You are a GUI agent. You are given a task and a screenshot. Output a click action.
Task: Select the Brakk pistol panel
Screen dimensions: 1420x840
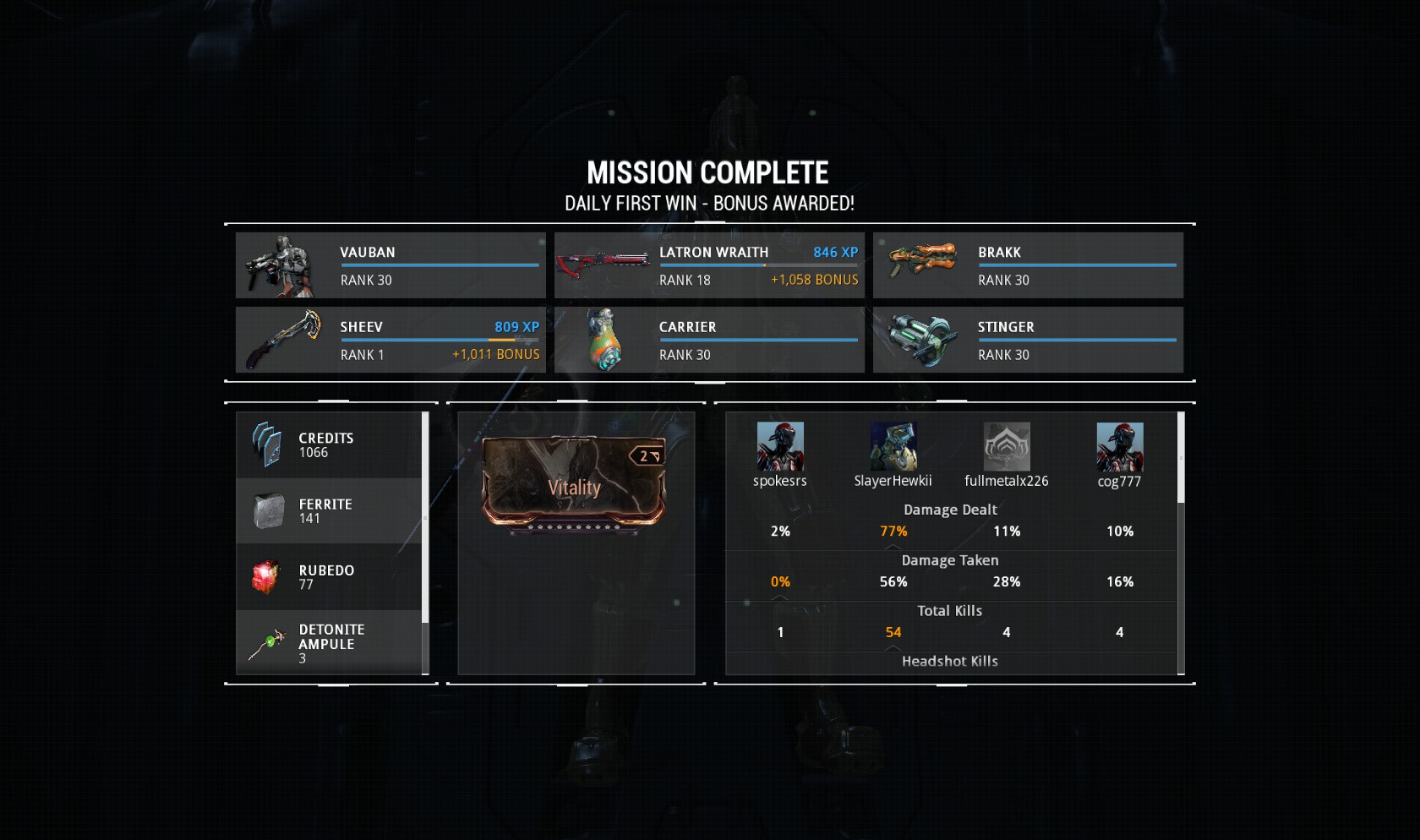1028,265
